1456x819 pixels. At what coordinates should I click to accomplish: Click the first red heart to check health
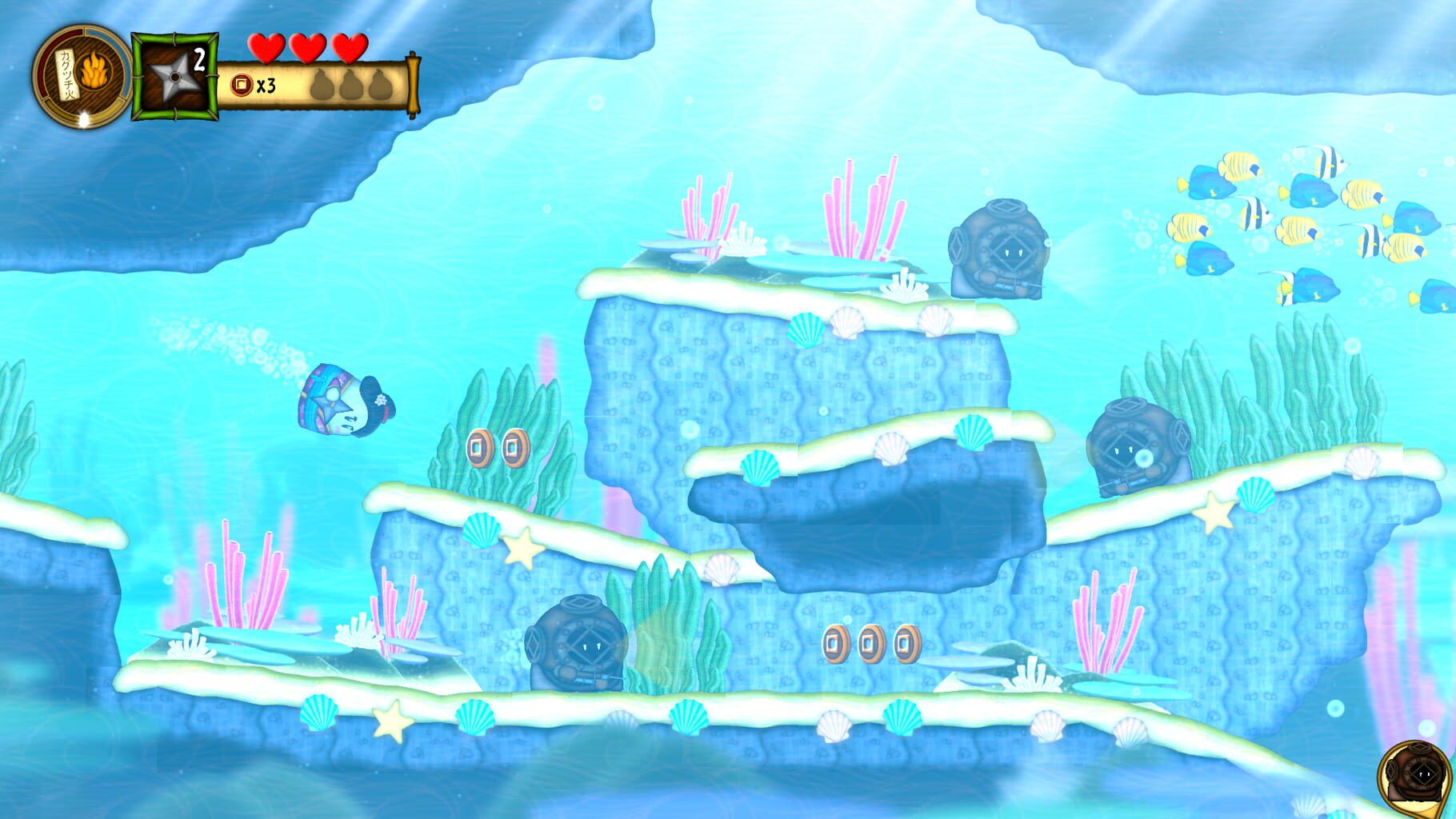[266, 46]
